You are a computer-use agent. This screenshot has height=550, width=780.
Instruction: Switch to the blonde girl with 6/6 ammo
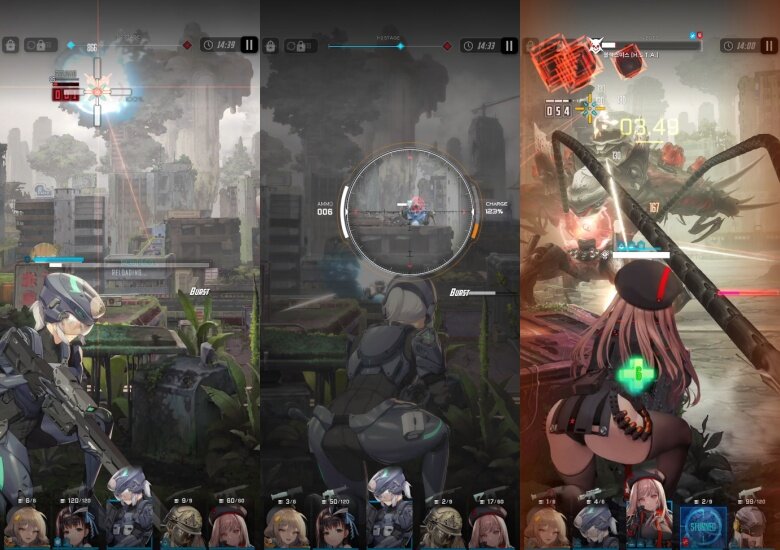click(27, 524)
